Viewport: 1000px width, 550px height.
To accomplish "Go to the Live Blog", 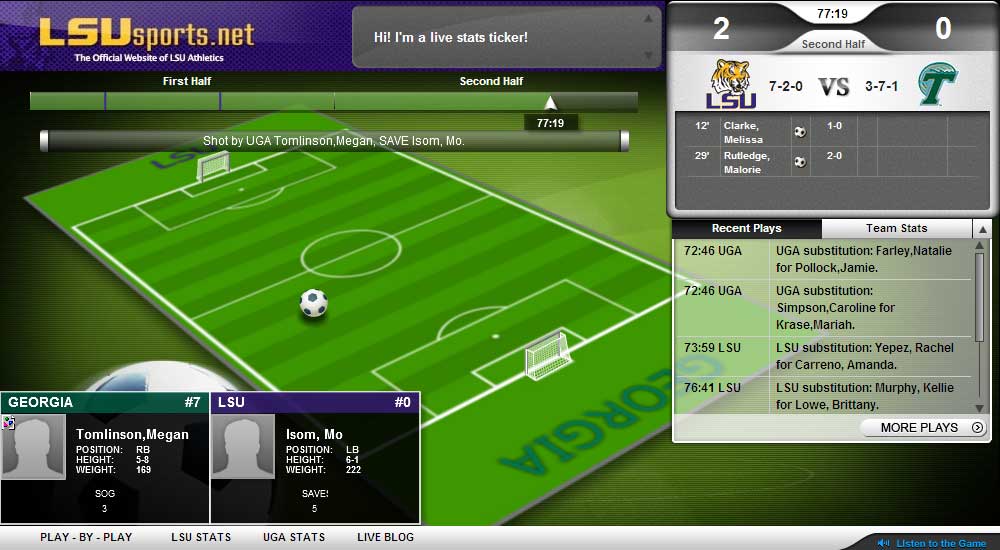I will [385, 537].
